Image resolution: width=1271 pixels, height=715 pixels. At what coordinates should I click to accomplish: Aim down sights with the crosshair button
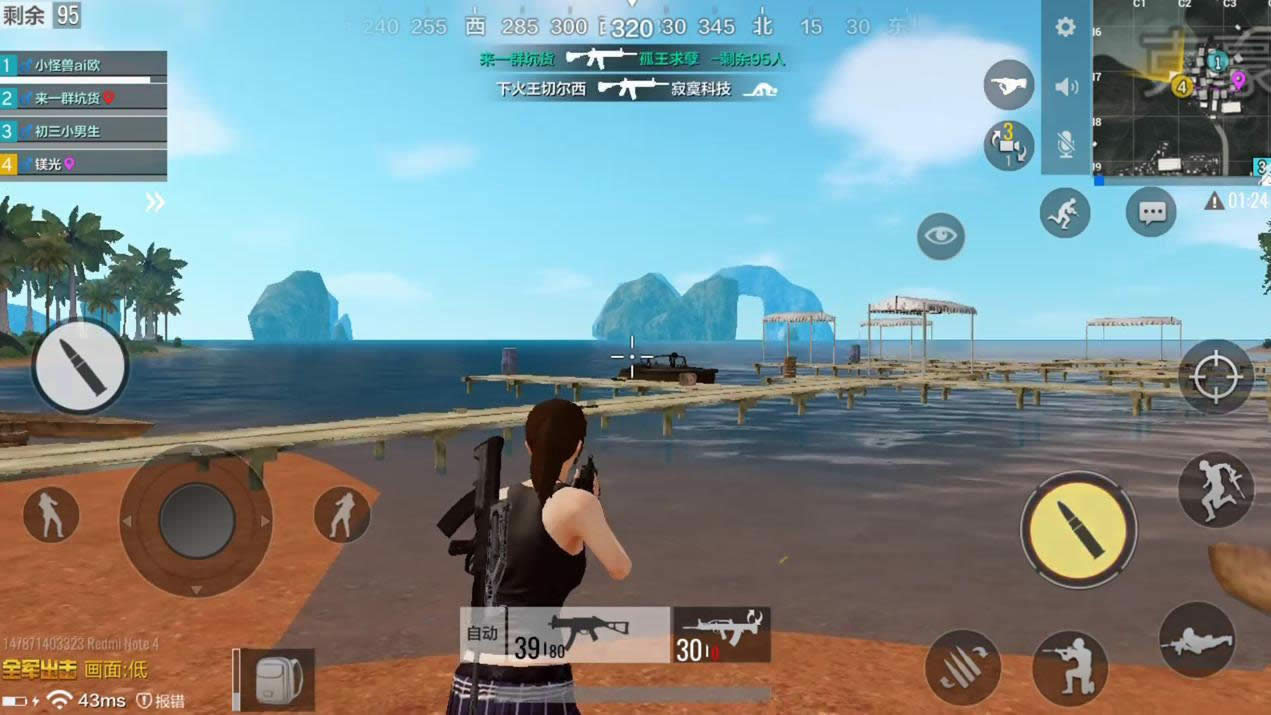point(1216,377)
